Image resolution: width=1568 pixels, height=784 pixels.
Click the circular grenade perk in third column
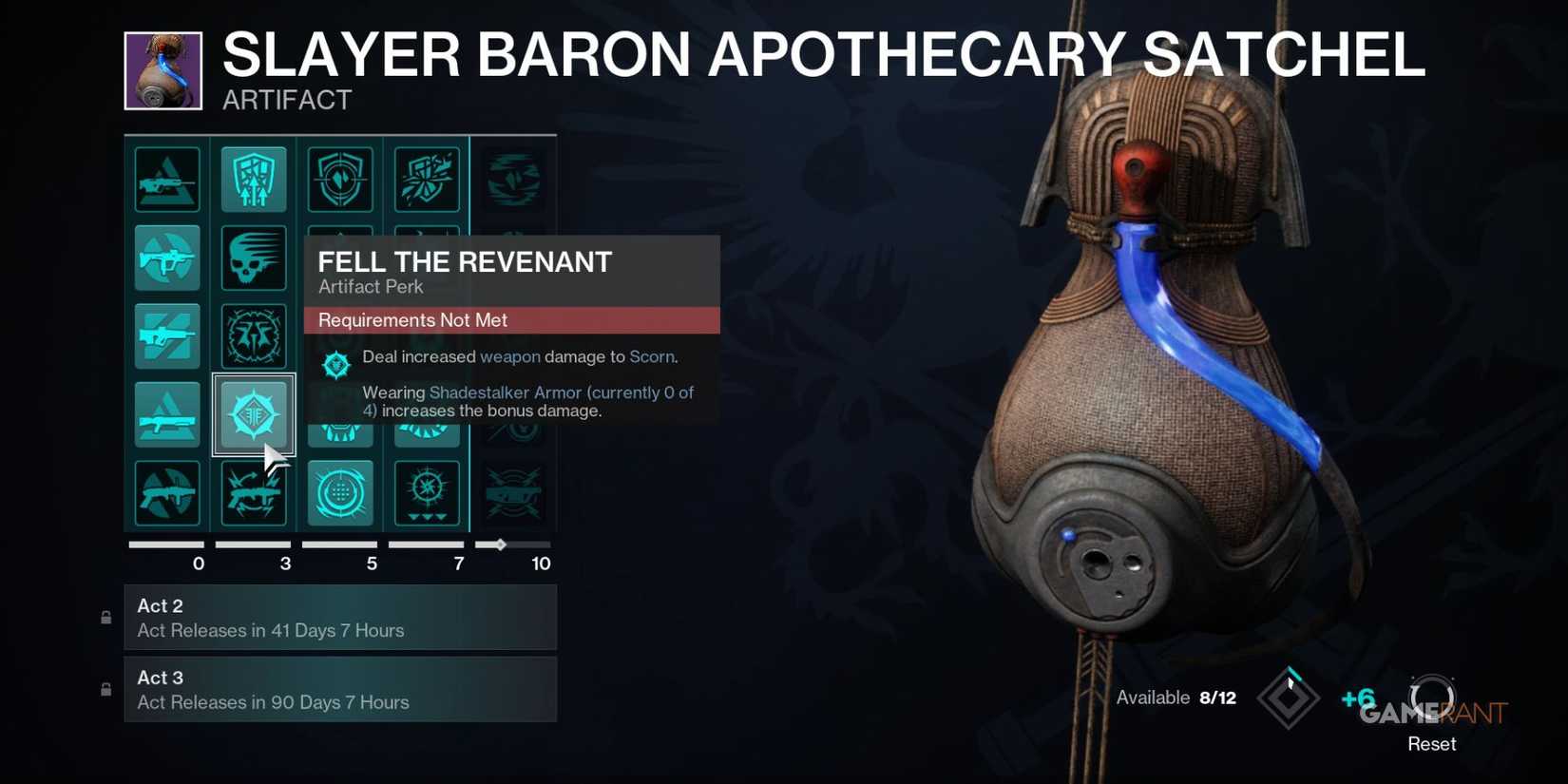339,492
